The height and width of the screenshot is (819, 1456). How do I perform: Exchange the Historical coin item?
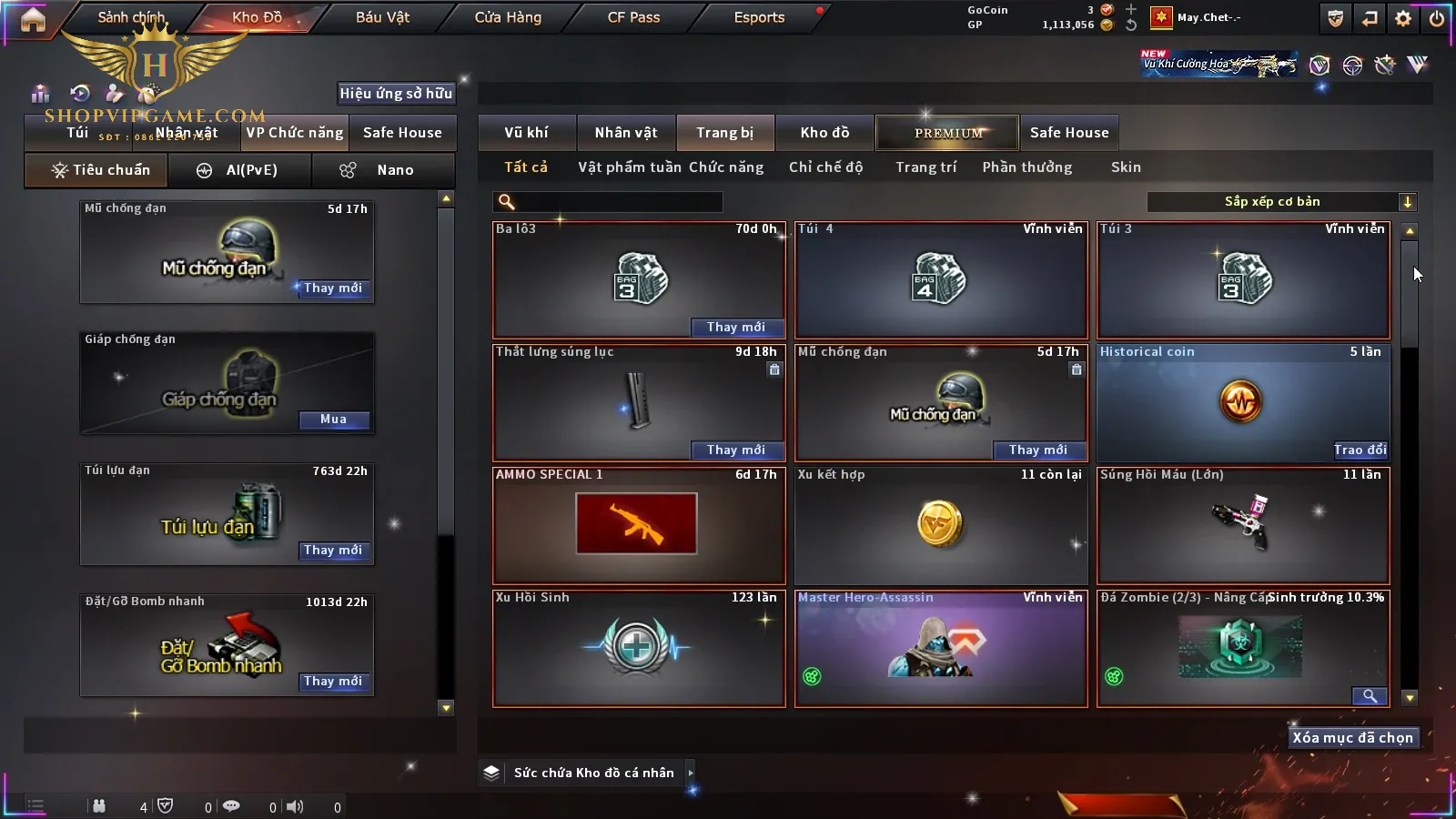(1360, 450)
